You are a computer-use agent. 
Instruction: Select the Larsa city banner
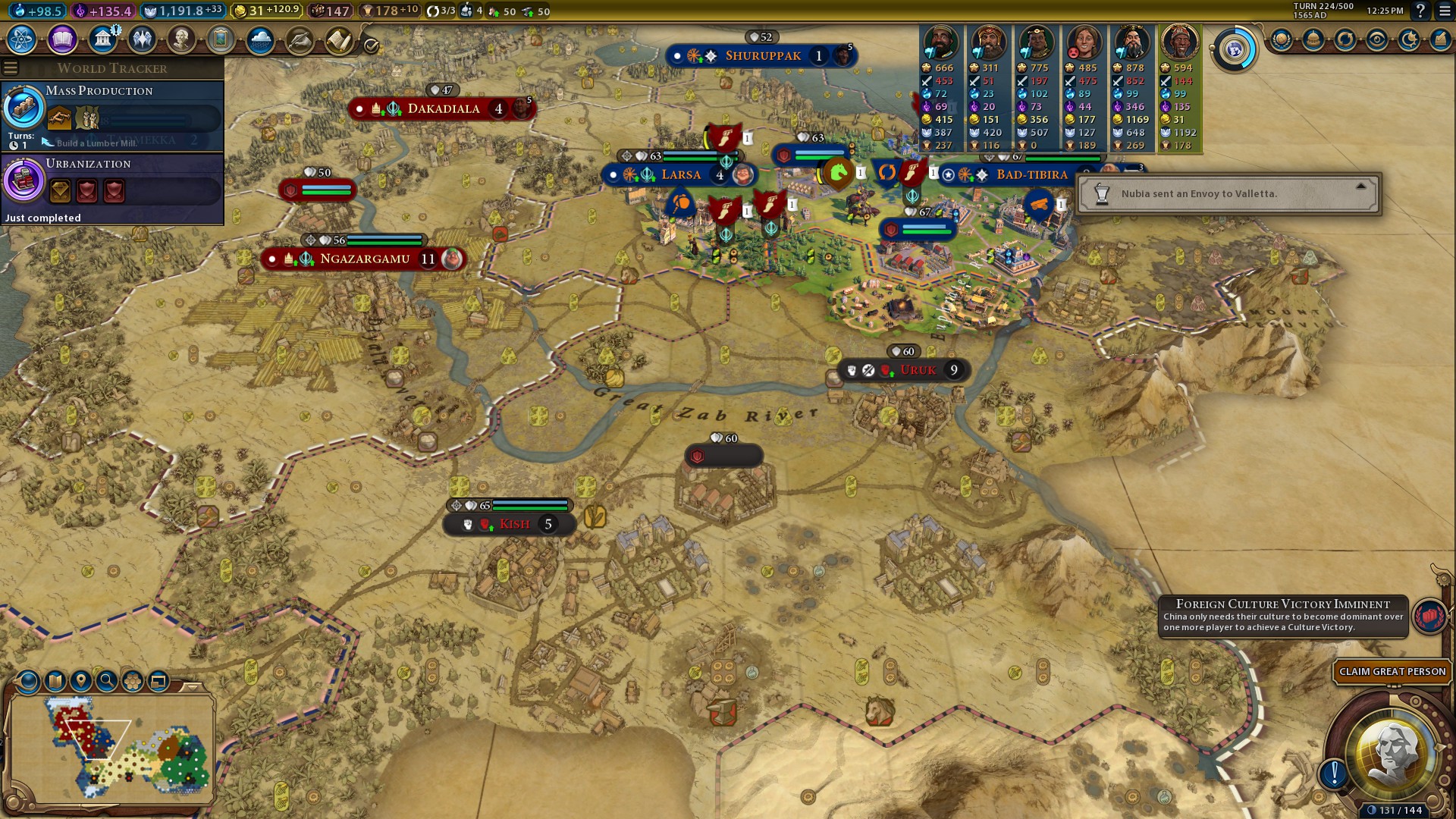click(680, 175)
